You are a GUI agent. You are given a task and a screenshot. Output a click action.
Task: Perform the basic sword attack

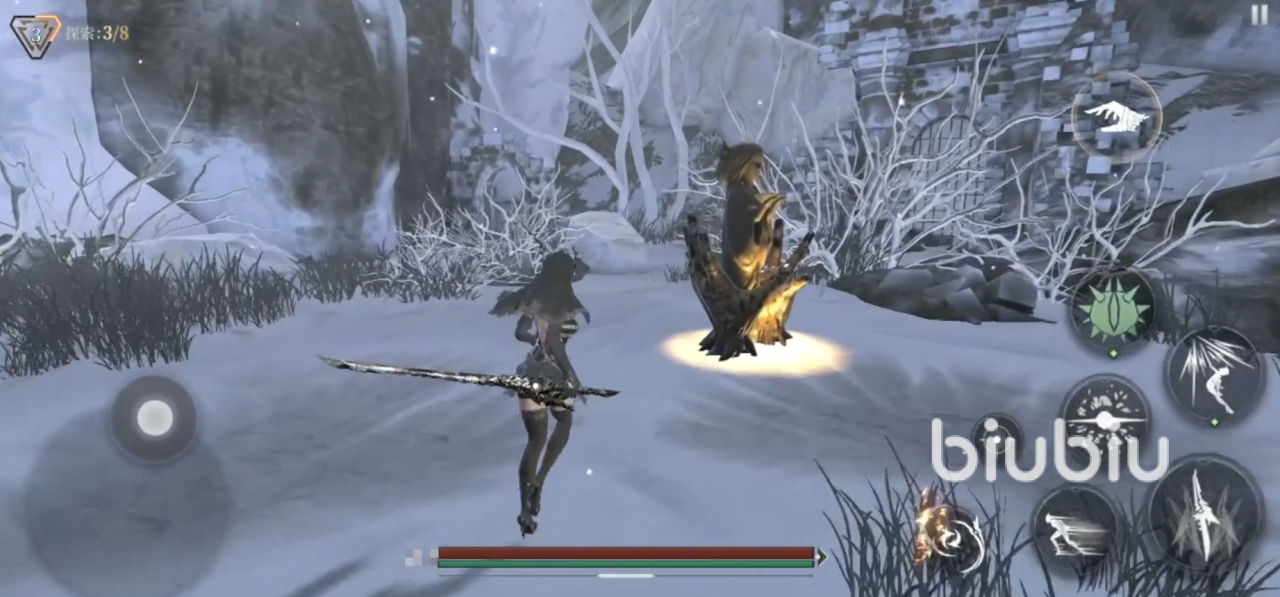point(1205,513)
